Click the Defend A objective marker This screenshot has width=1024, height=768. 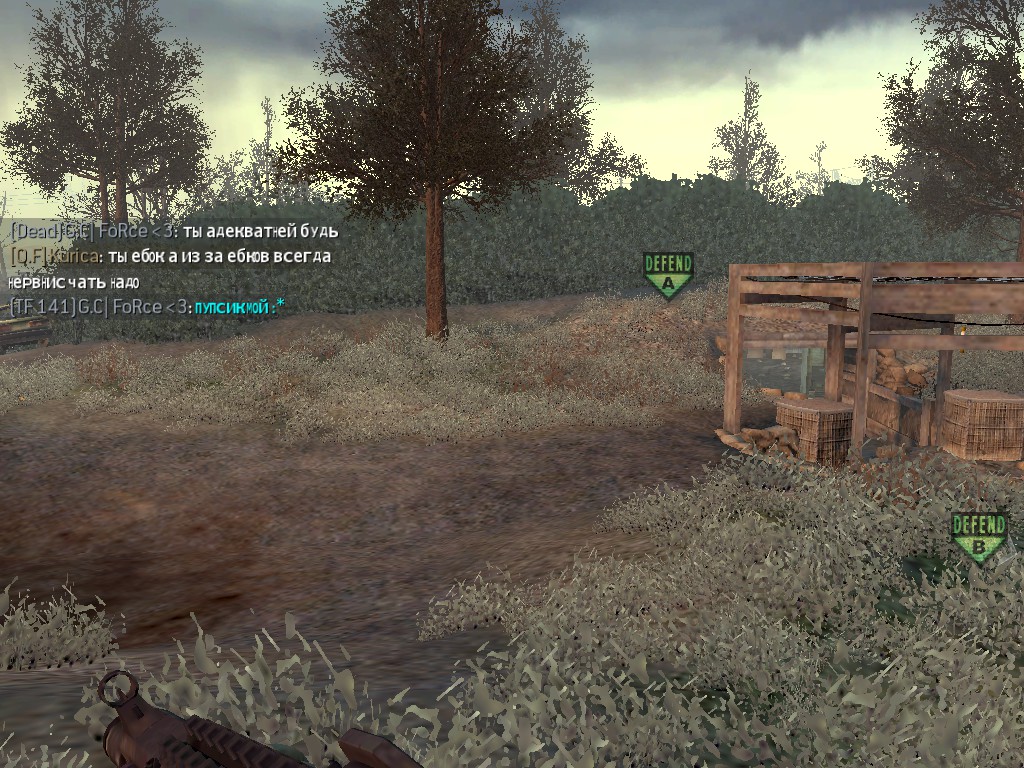point(668,275)
